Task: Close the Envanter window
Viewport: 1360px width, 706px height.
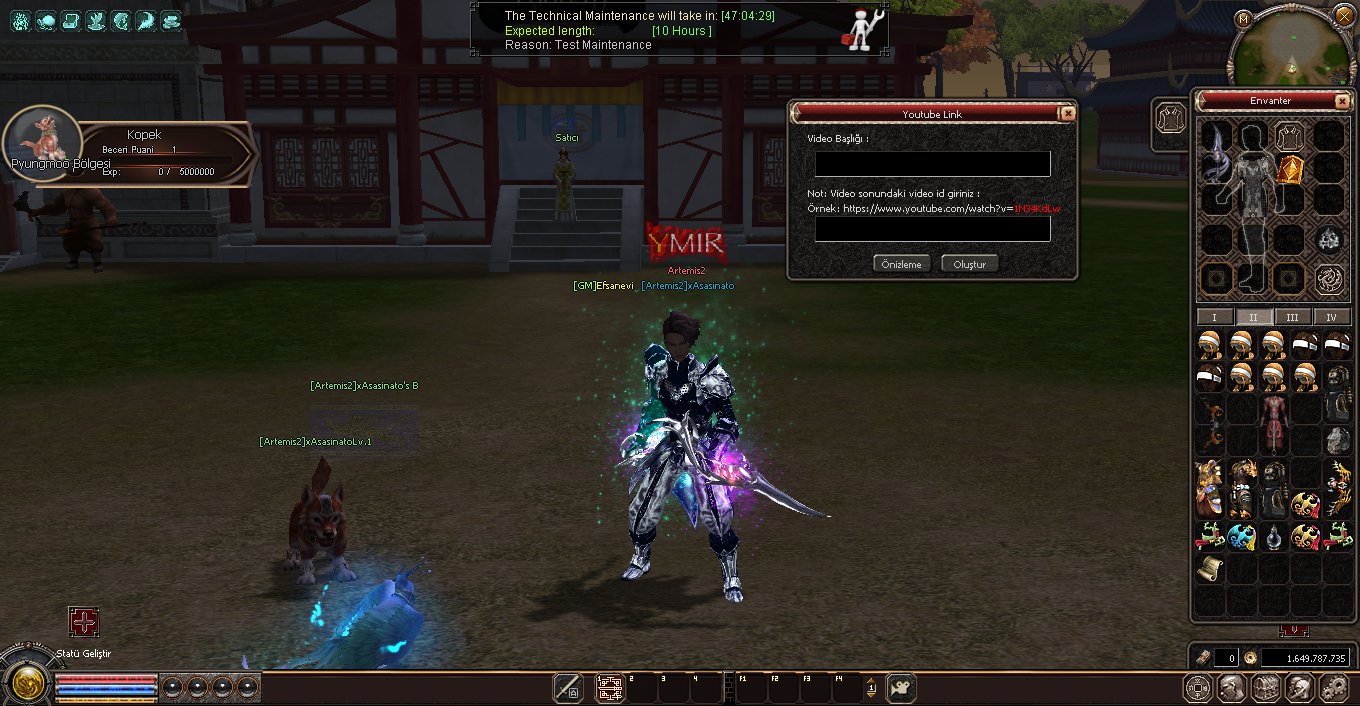Action: coord(1342,101)
